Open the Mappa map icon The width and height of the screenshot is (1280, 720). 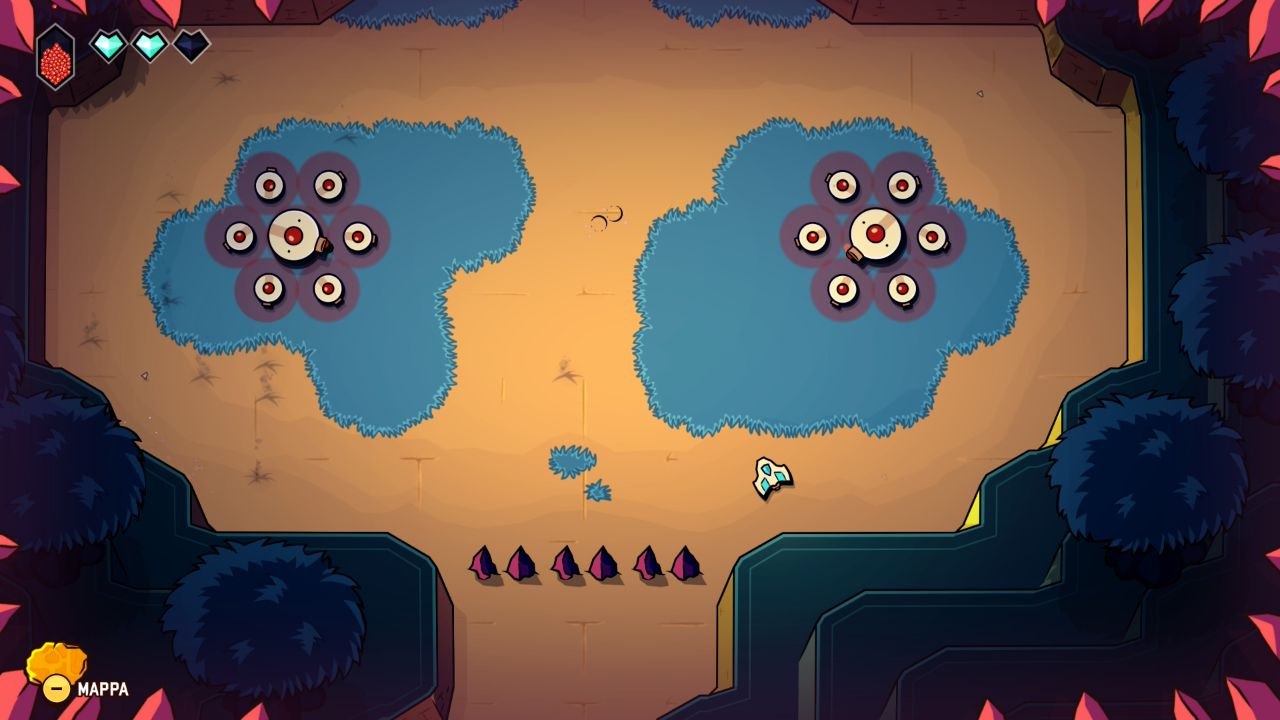click(55, 665)
